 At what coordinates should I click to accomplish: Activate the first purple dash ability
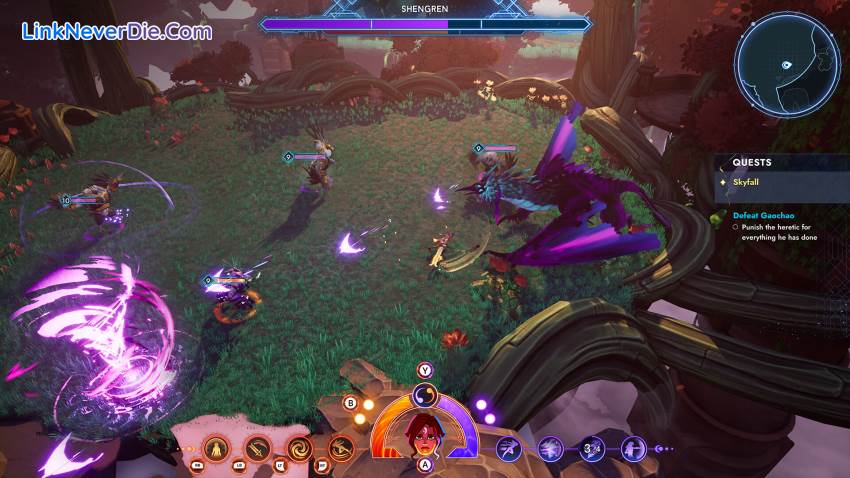(509, 449)
